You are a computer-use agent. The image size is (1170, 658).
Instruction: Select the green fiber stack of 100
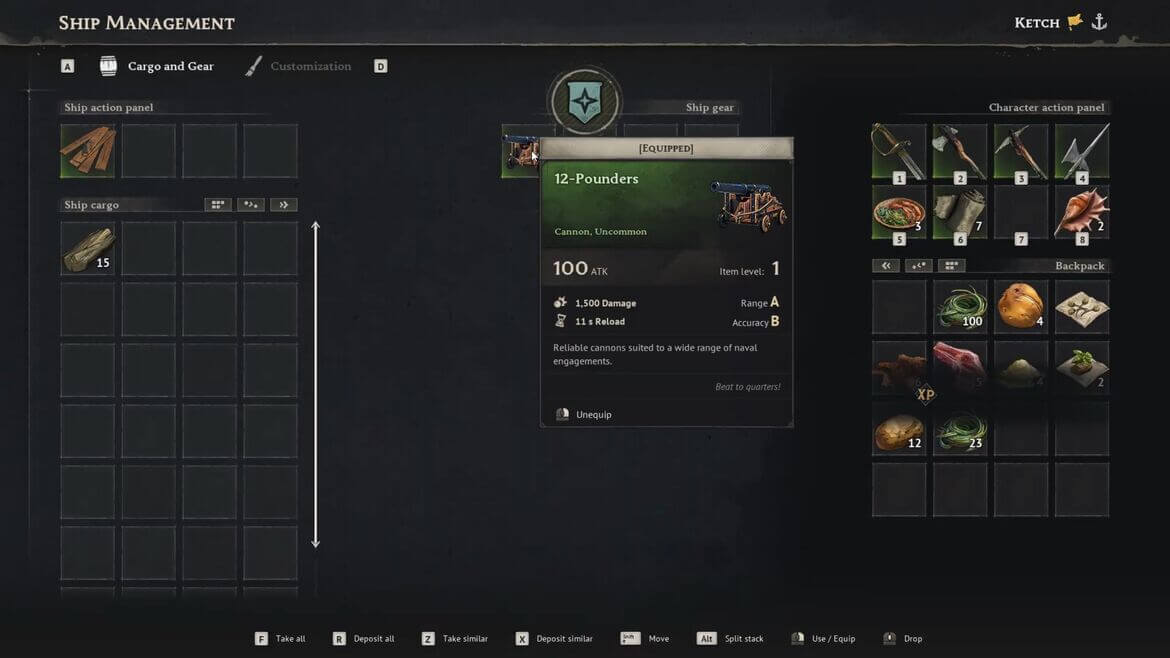[x=959, y=306]
